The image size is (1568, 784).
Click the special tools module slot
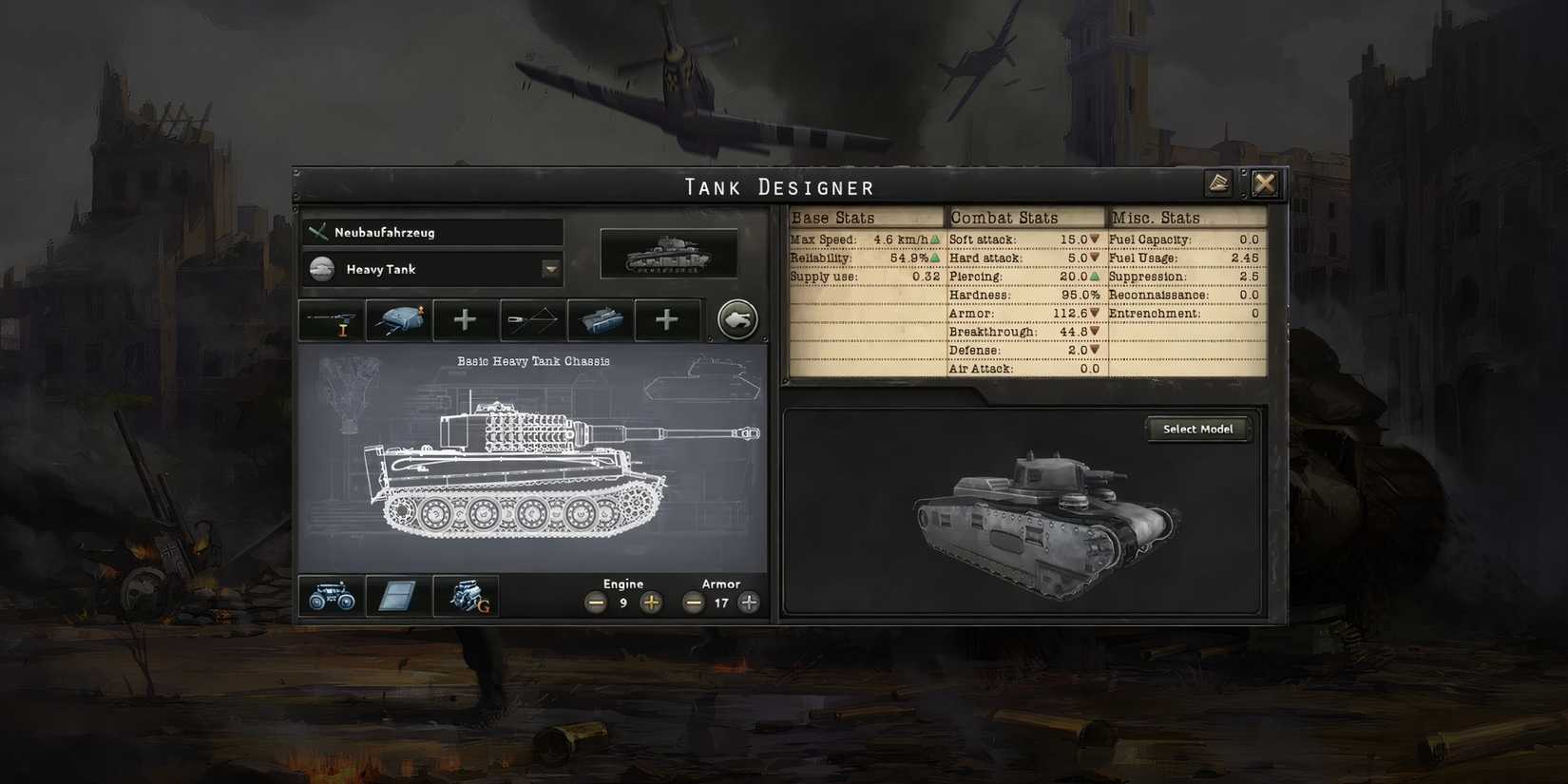click(x=531, y=320)
